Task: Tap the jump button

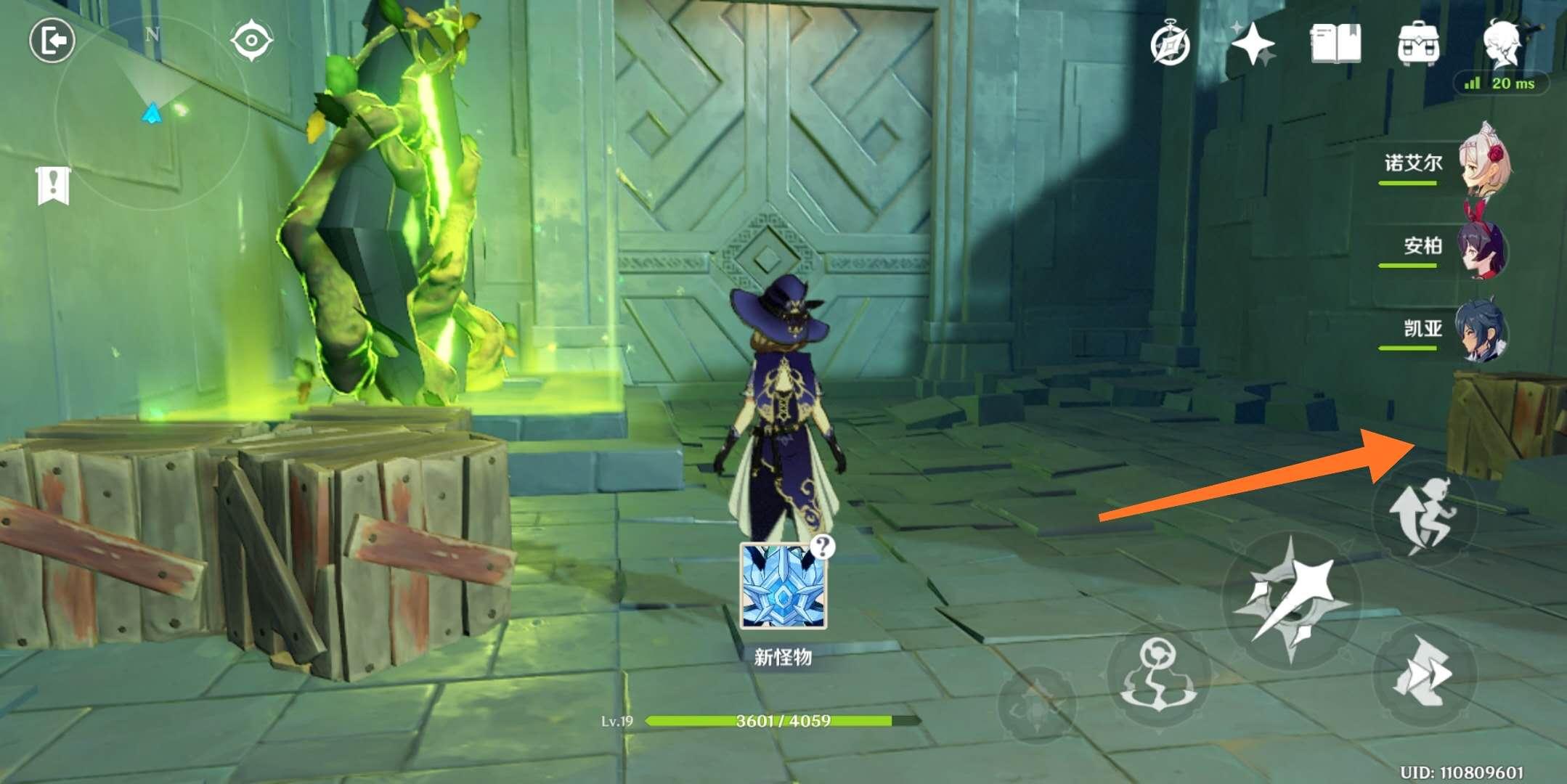Action: pos(1424,514)
